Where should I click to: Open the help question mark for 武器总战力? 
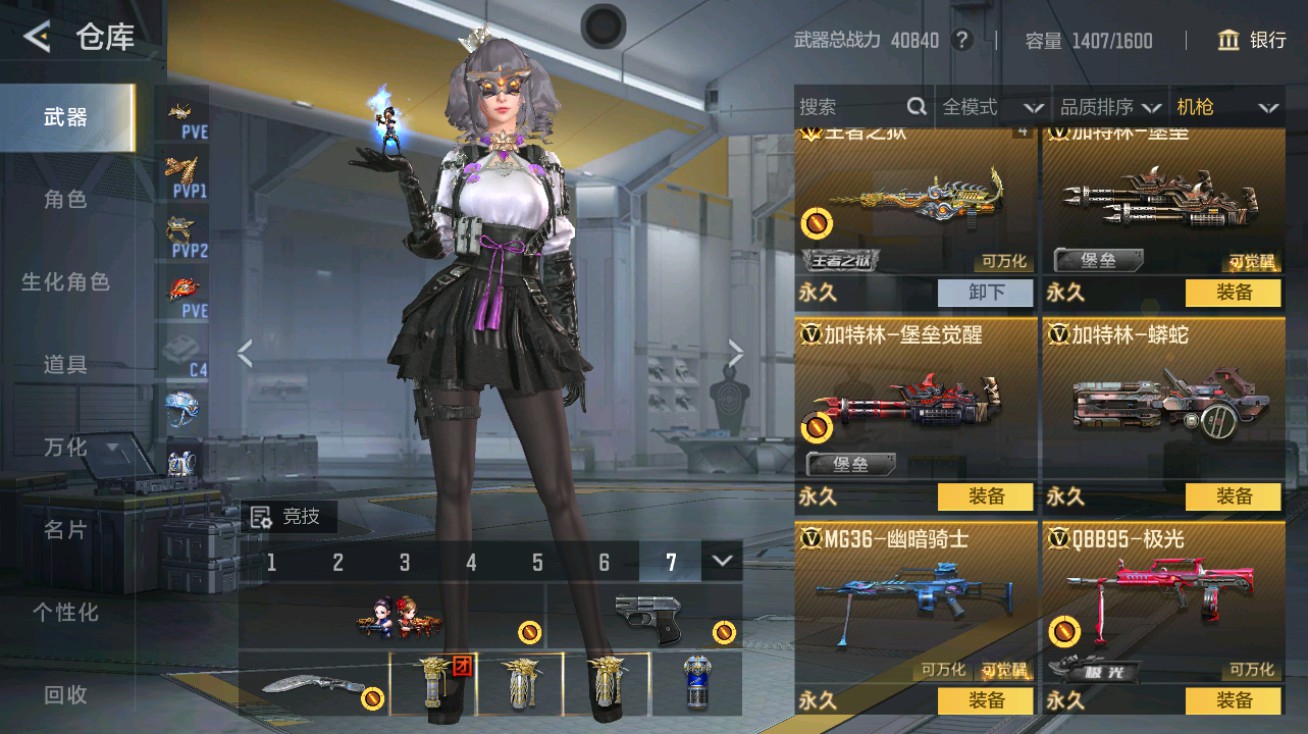click(962, 40)
